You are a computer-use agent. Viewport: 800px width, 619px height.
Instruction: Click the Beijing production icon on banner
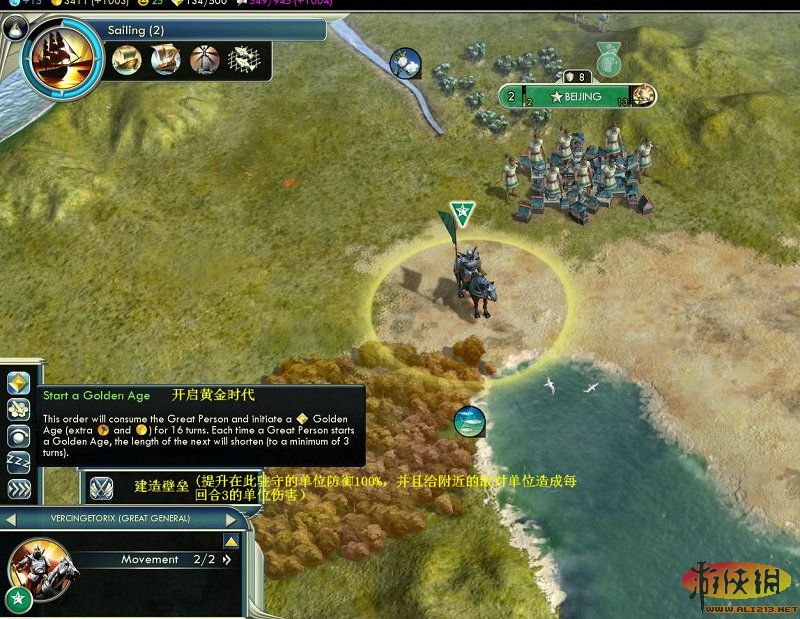click(x=643, y=96)
